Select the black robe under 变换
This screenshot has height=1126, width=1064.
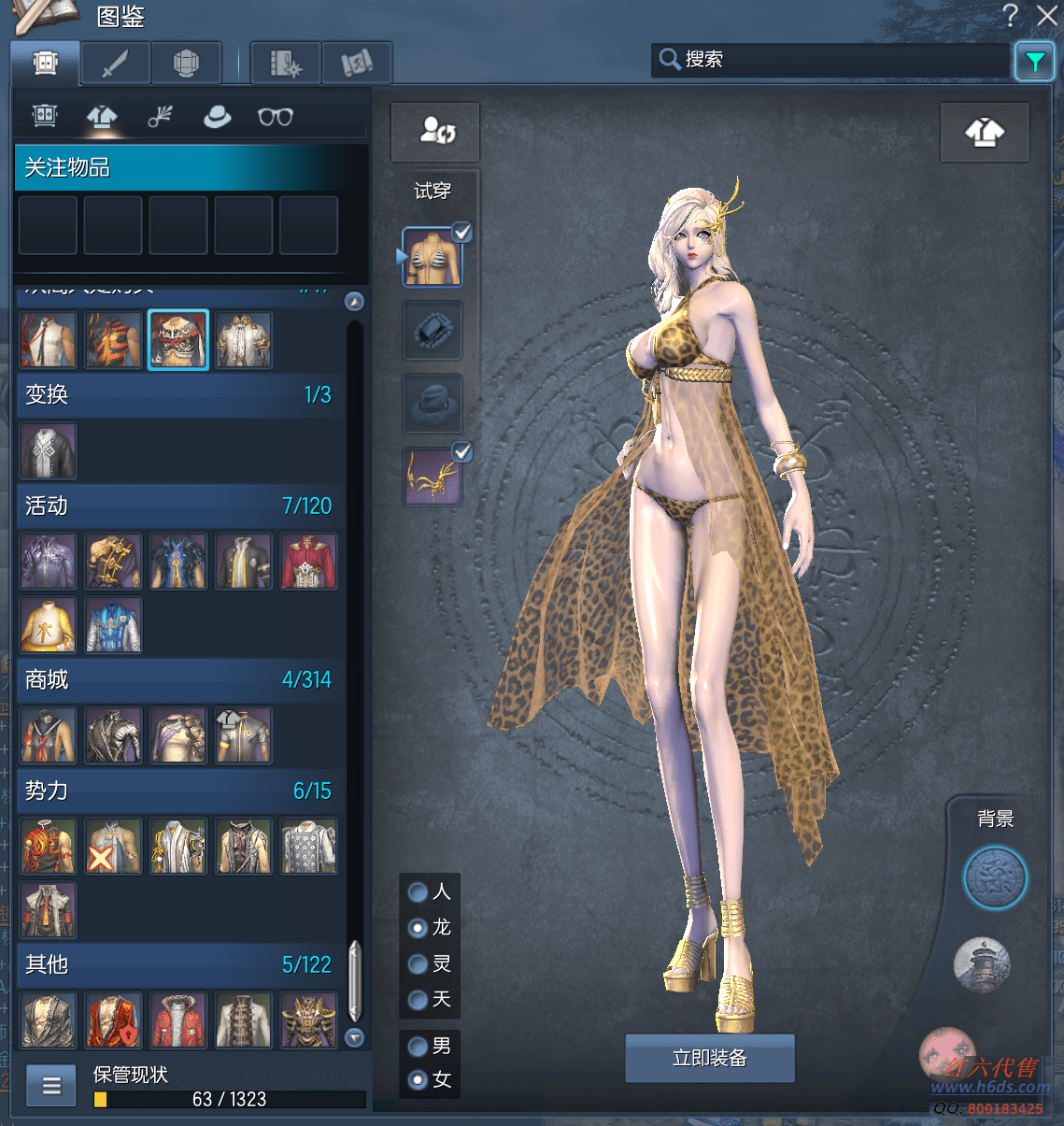[48, 450]
